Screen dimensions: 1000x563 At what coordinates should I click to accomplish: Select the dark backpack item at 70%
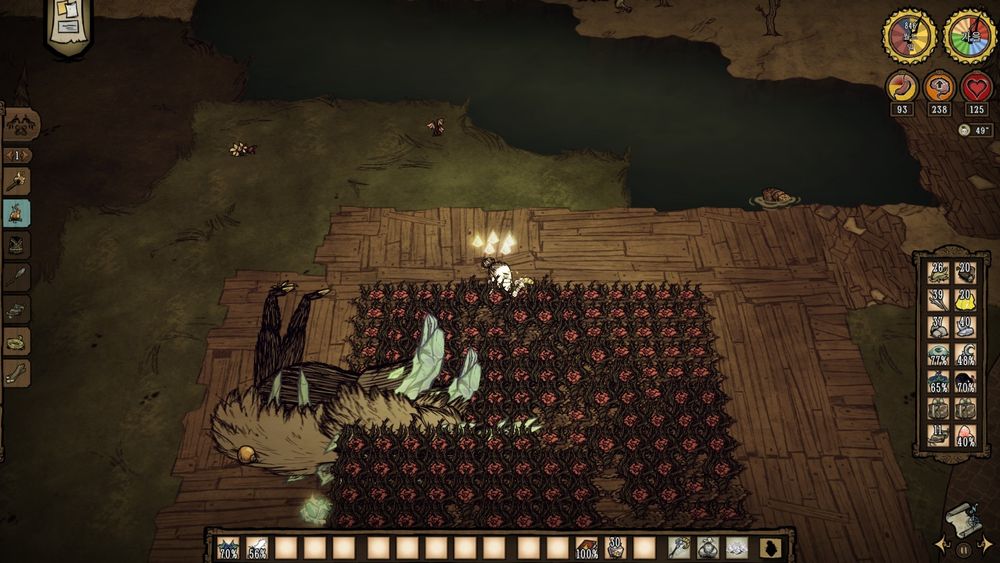click(965, 382)
